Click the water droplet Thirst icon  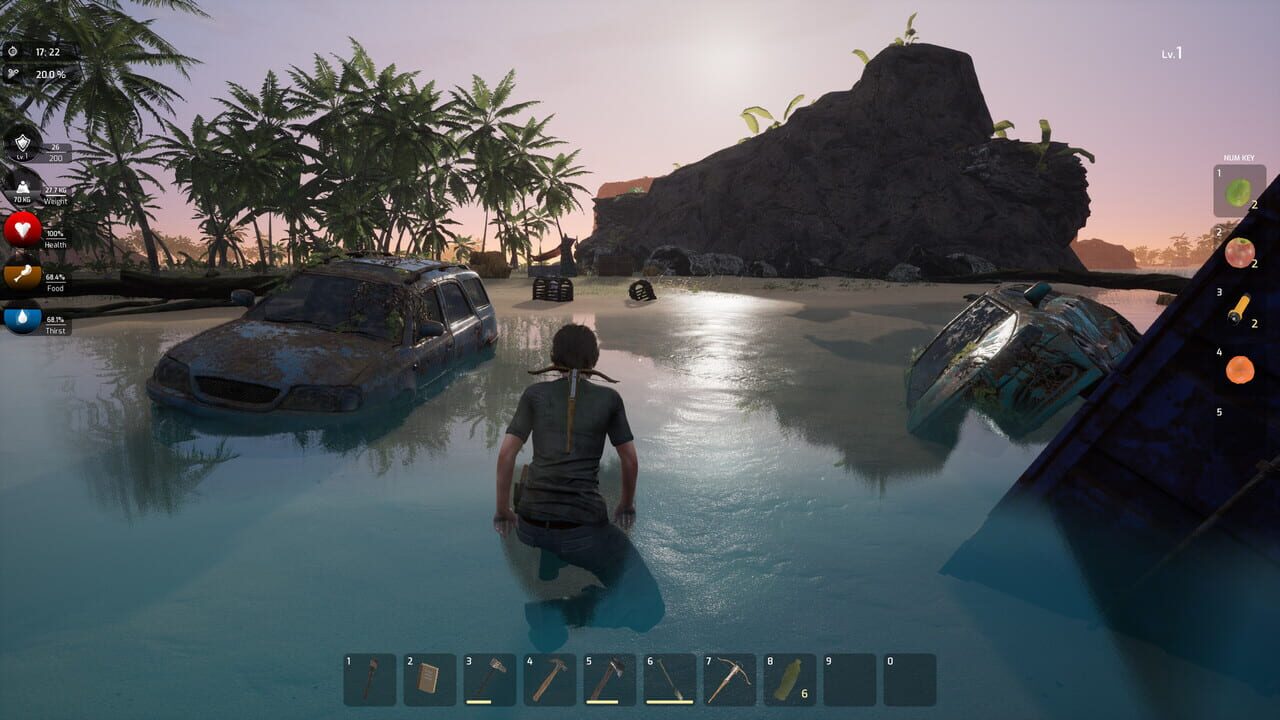[20, 317]
